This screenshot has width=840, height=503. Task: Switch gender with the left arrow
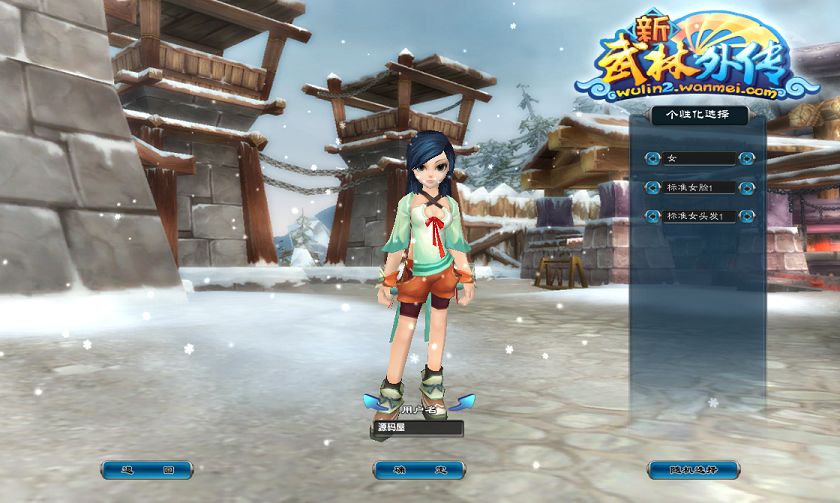click(x=652, y=158)
